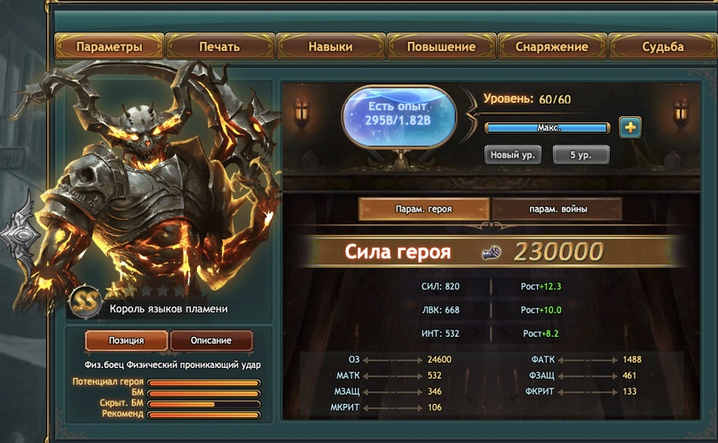Go to the Повышение tab

pyautogui.click(x=441, y=46)
